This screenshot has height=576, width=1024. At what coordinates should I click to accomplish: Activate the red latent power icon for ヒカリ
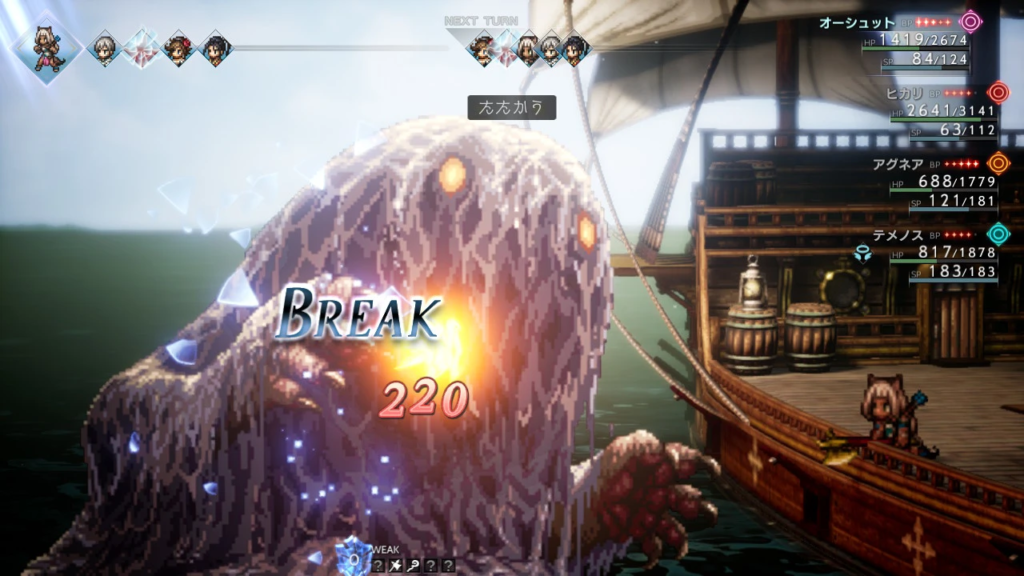point(997,93)
